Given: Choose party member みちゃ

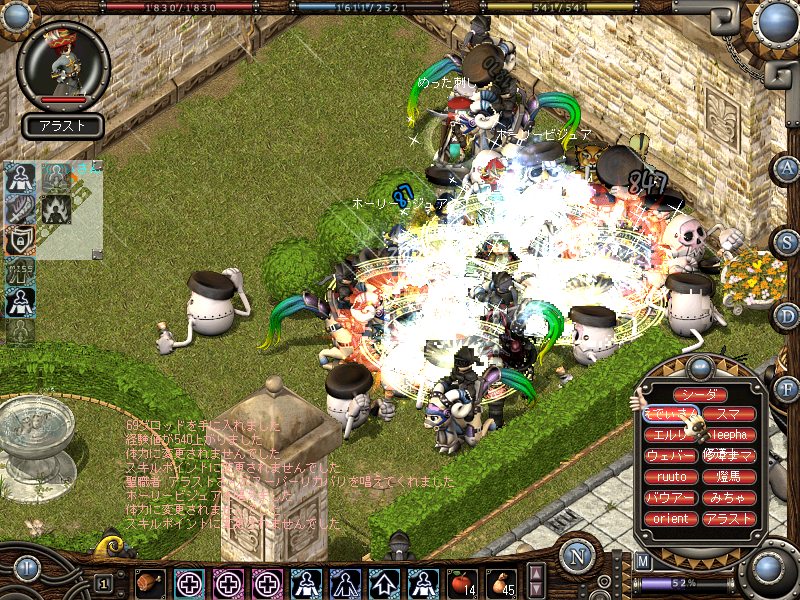Looking at the screenshot, I should [x=728, y=498].
